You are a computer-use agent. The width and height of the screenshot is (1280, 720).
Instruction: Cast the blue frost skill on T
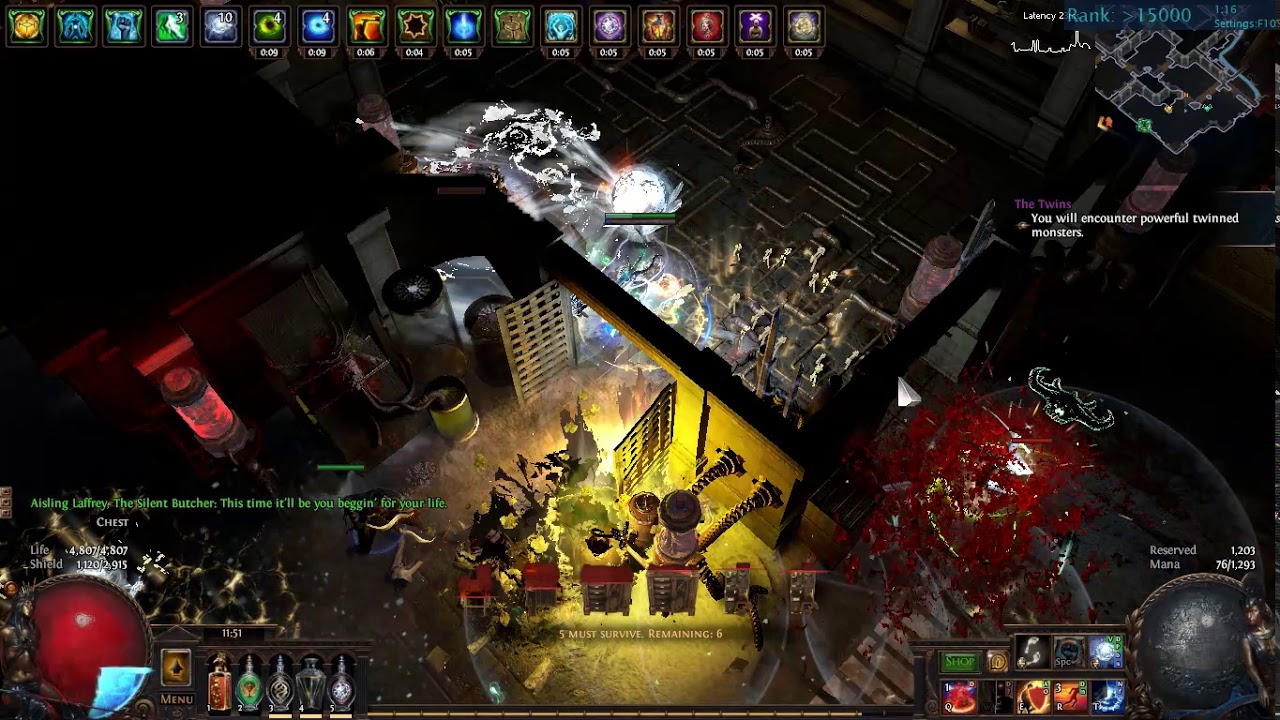1107,695
